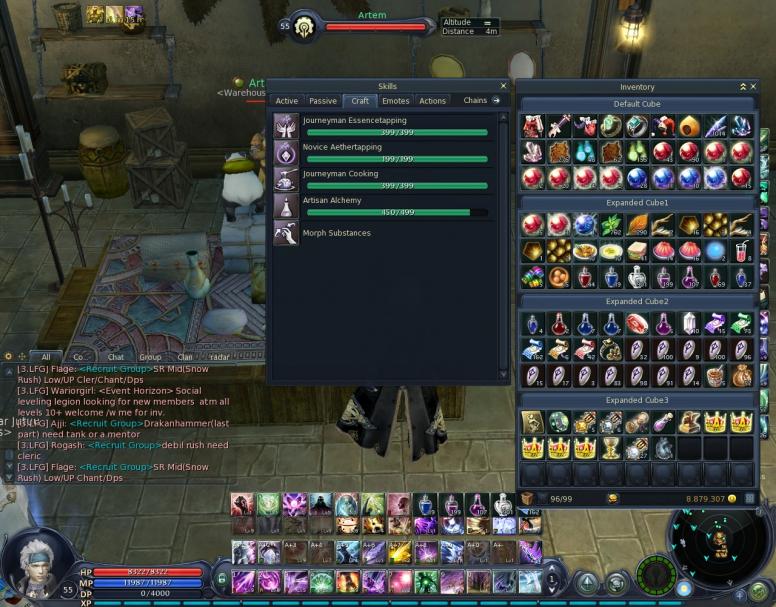The width and height of the screenshot is (776, 607).
Task: Collapse the Inventory with double-arrow button
Action: (742, 87)
